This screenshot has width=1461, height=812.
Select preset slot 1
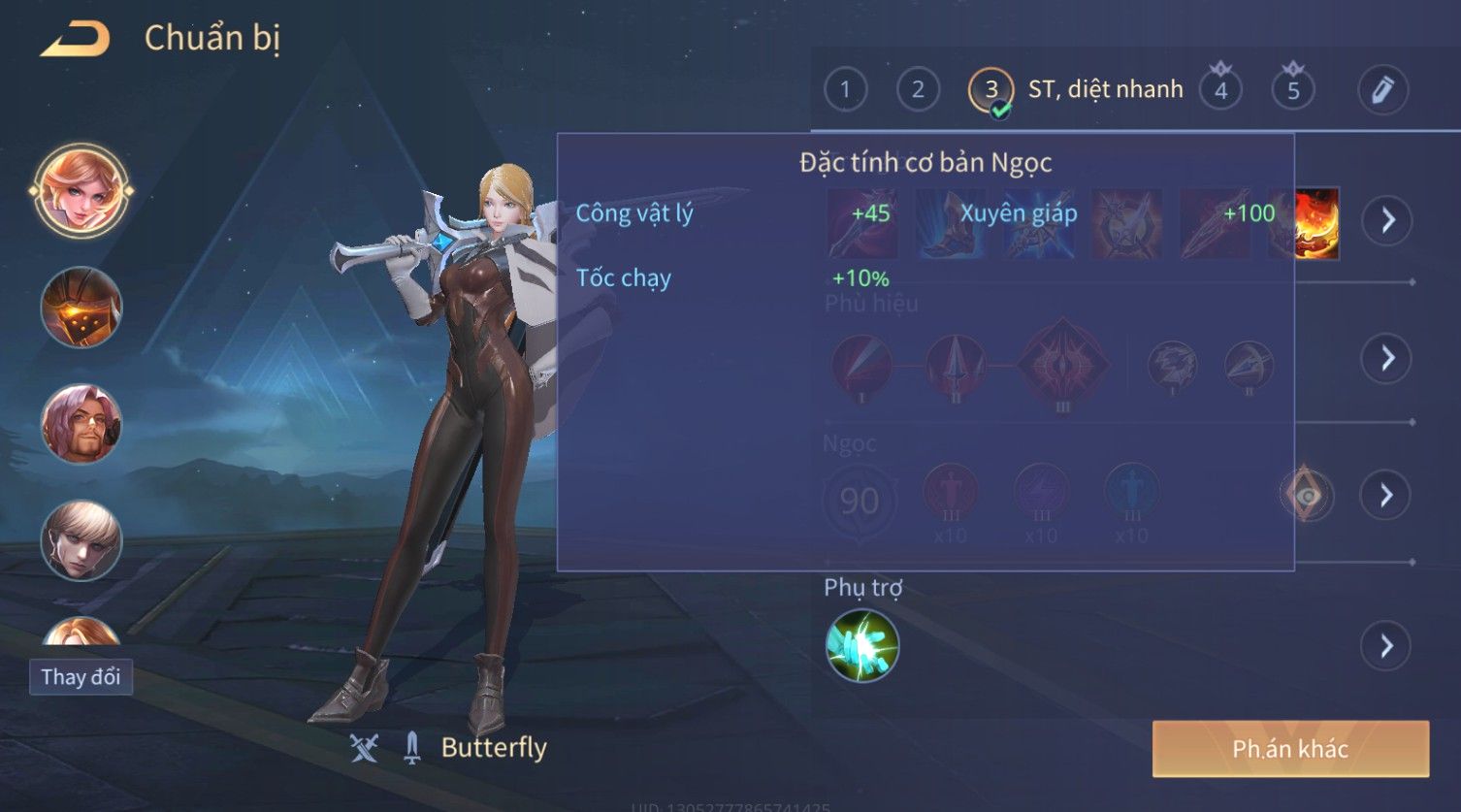click(845, 90)
